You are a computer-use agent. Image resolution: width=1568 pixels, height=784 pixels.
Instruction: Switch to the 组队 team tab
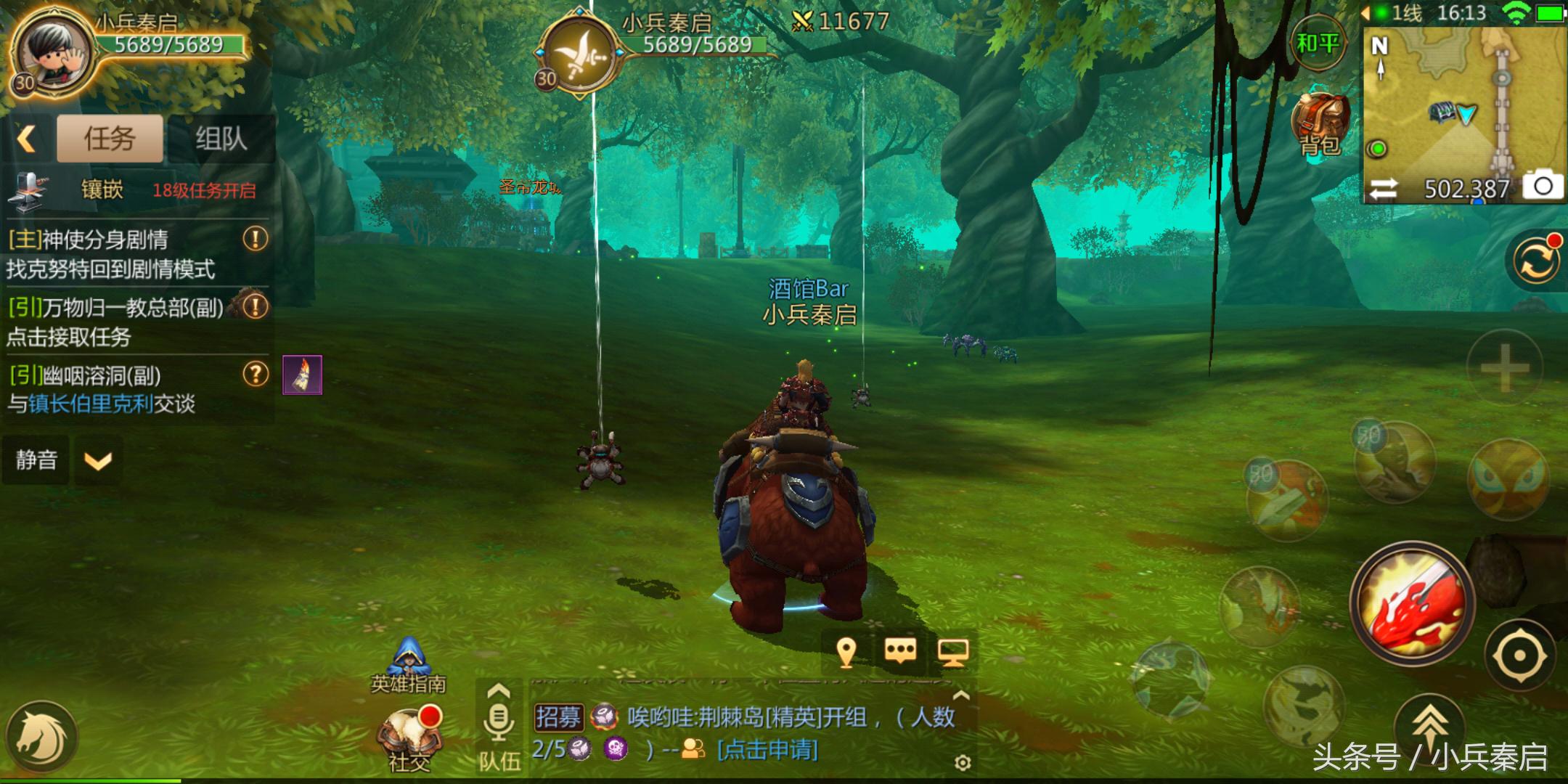pyautogui.click(x=221, y=138)
